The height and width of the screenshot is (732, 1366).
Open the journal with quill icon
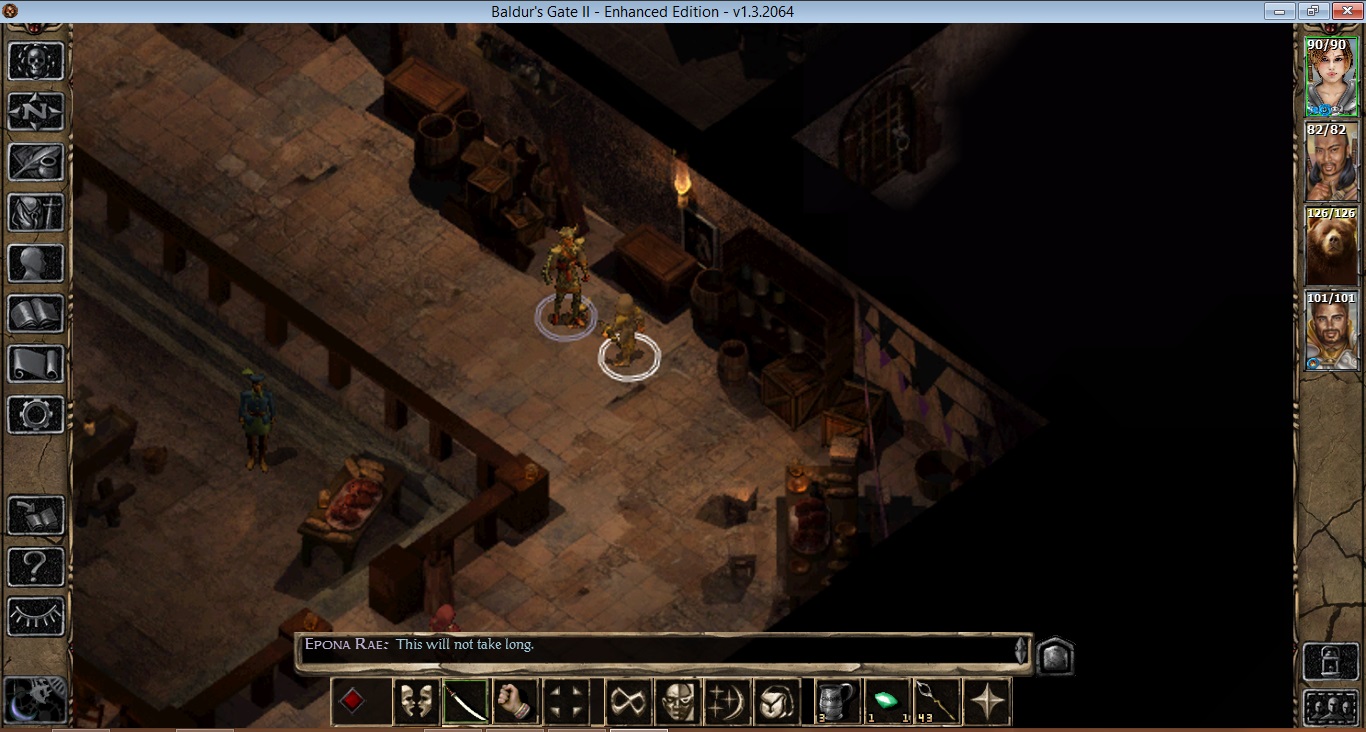pyautogui.click(x=36, y=162)
